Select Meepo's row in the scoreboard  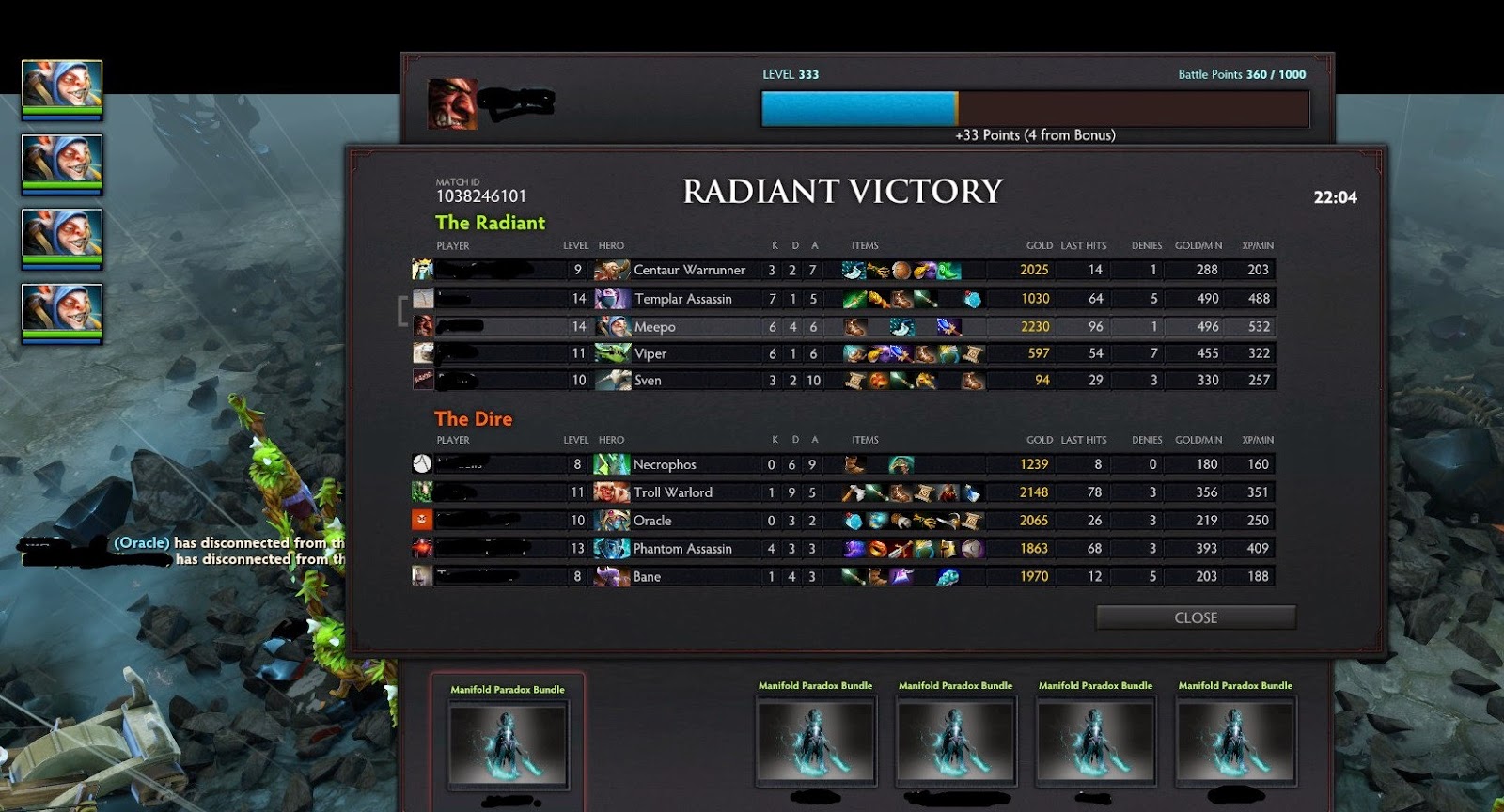point(654,327)
